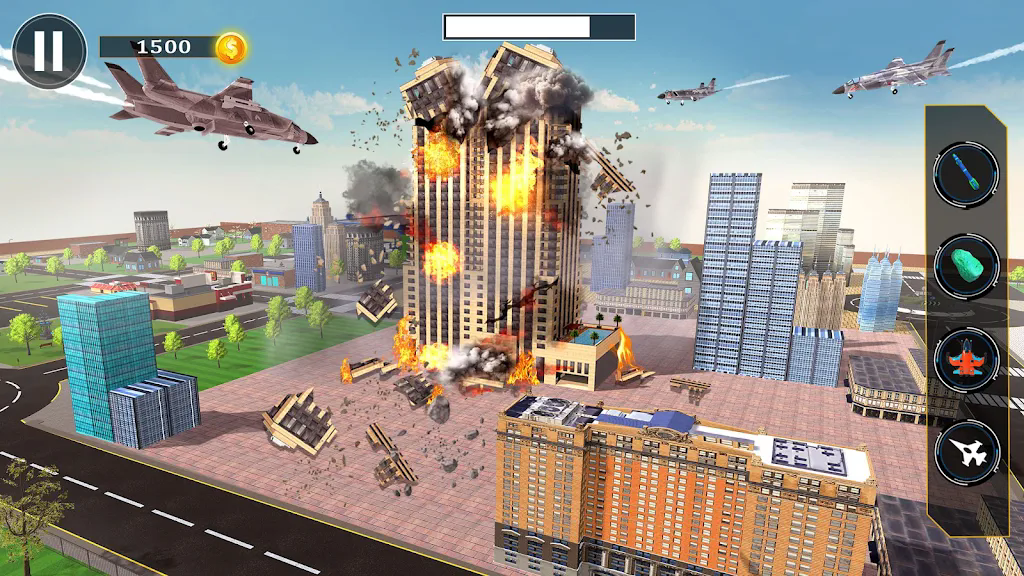Tap the gold coin icon
The width and height of the screenshot is (1024, 576).
point(232,48)
